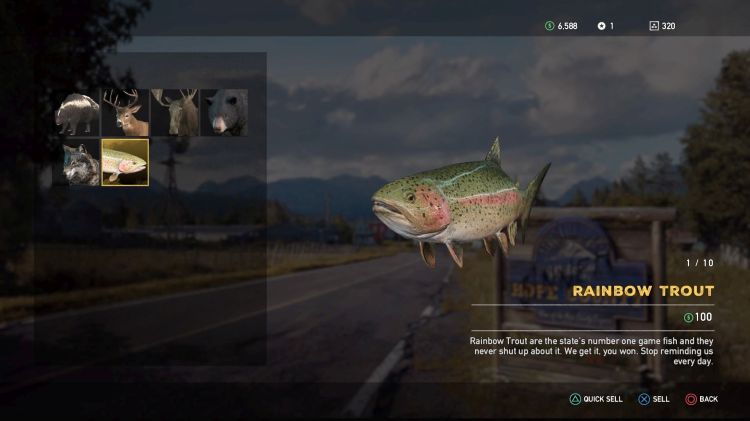Choose the moose item slot

175,113
